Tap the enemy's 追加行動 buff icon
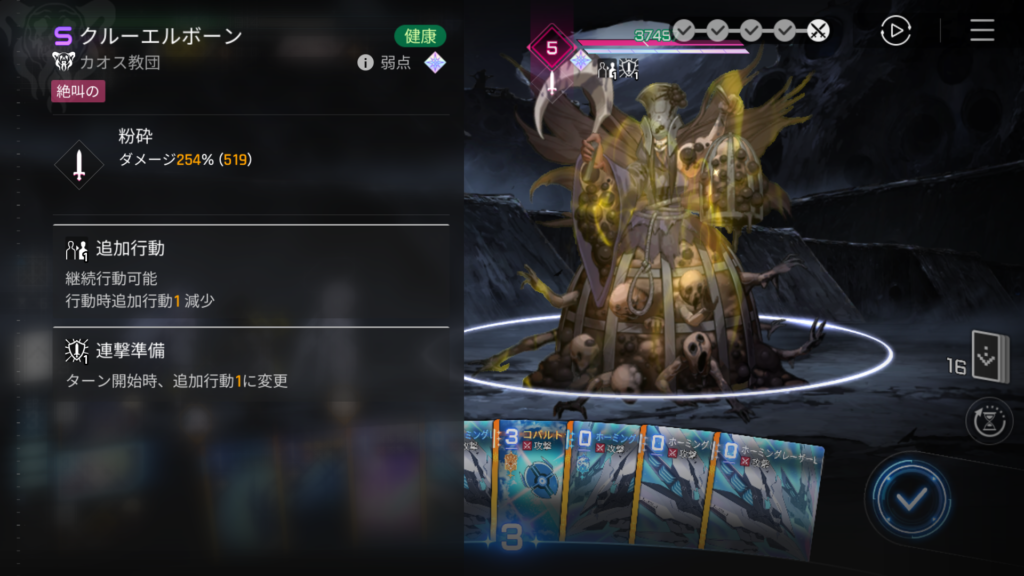 pos(606,68)
